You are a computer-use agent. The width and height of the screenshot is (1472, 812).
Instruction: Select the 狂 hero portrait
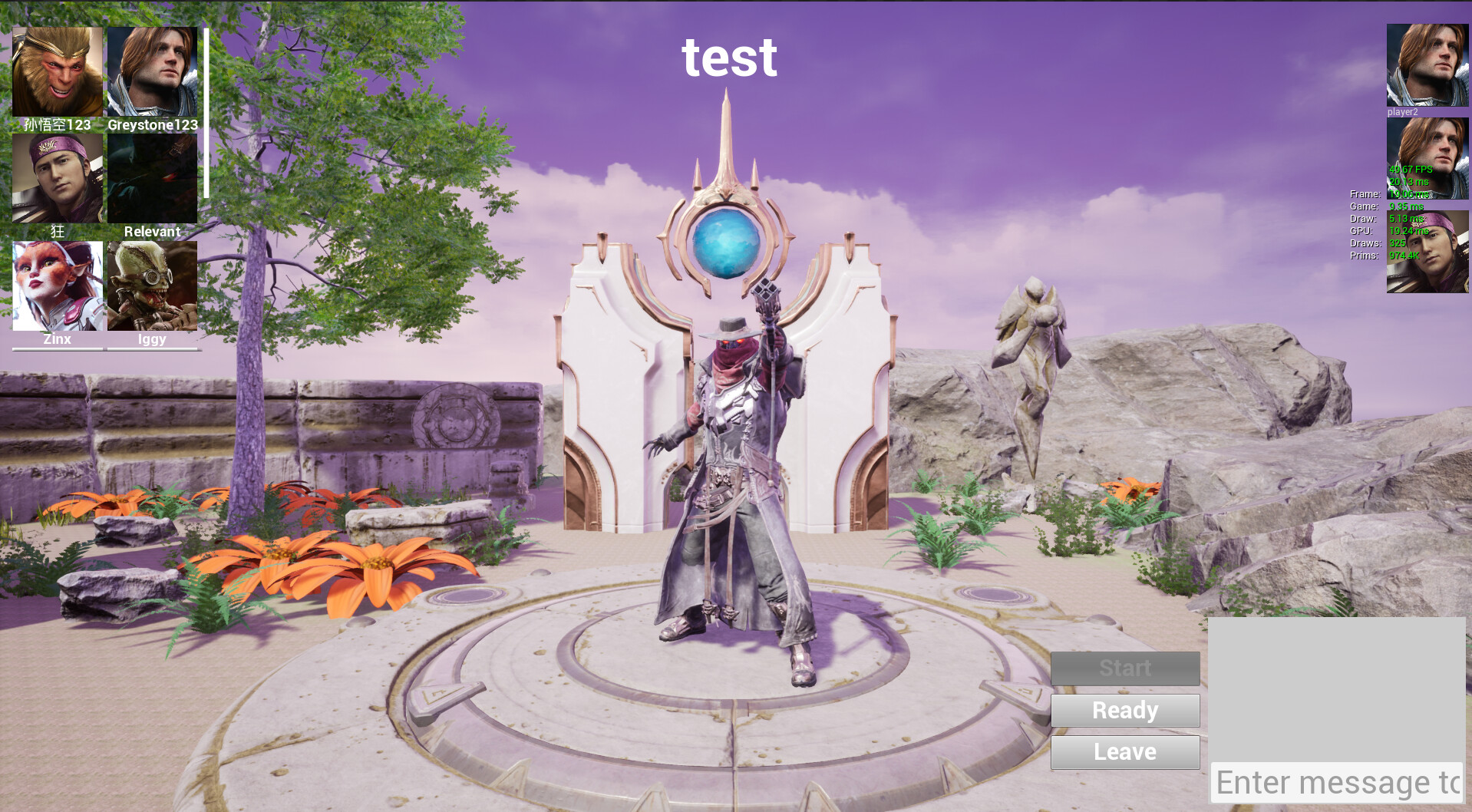57,177
